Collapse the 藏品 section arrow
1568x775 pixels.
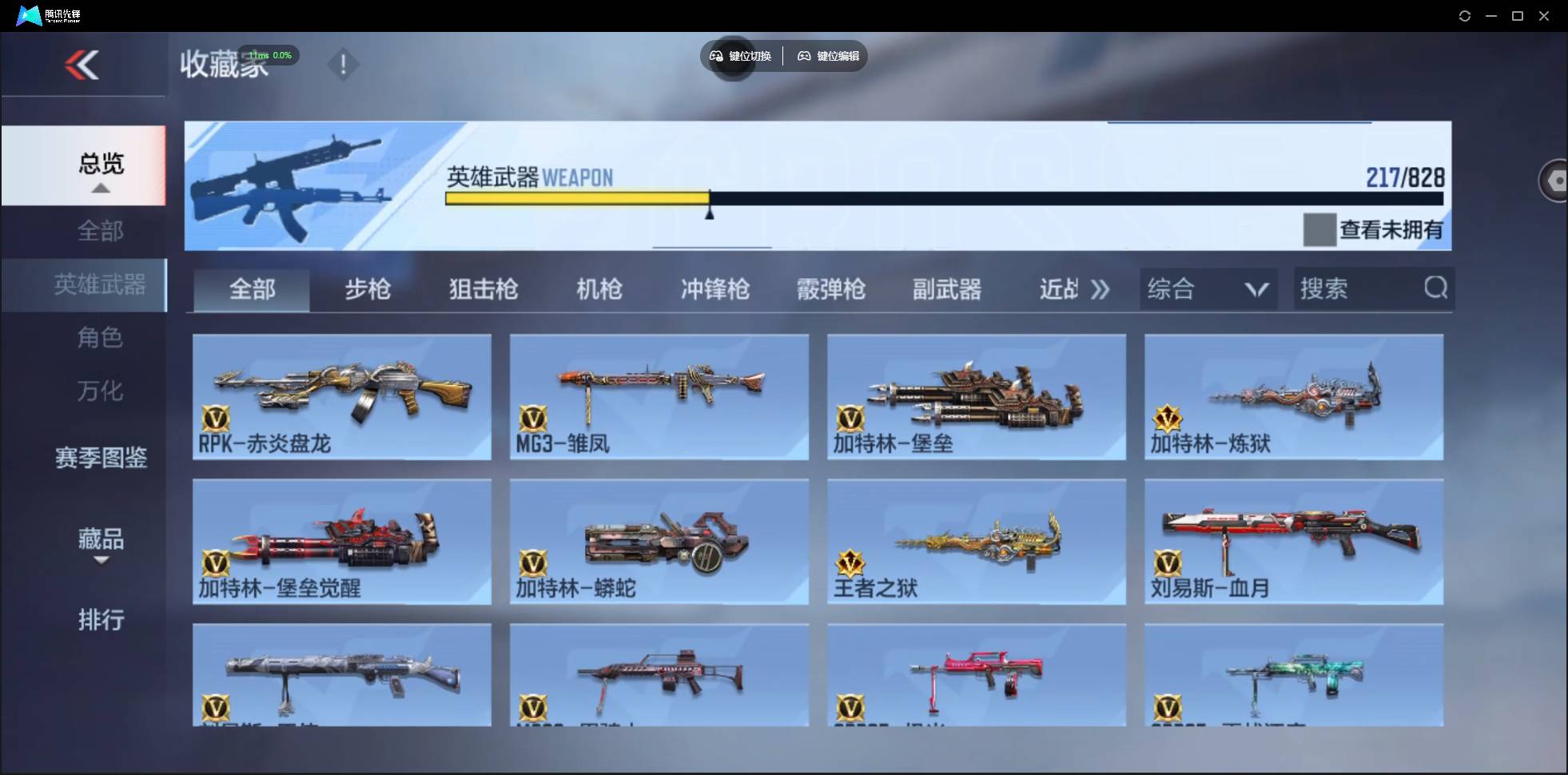click(x=100, y=562)
